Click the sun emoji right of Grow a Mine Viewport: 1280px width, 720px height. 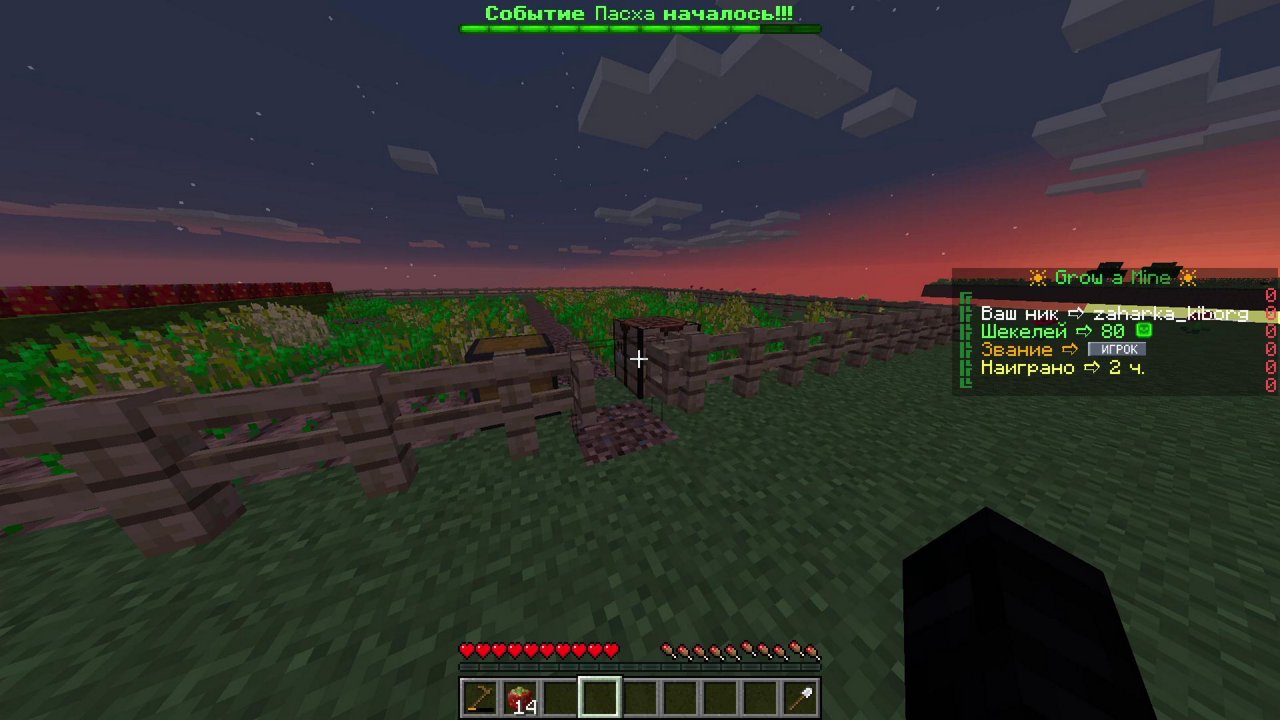[1189, 278]
